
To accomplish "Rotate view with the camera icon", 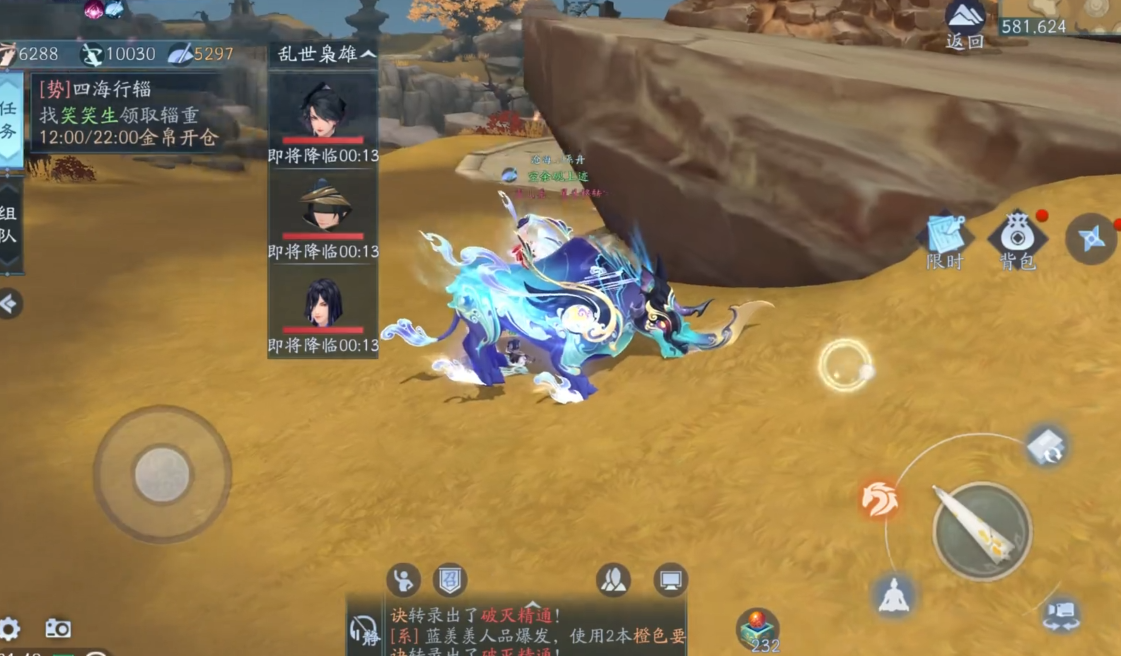I will (x=1060, y=612).
